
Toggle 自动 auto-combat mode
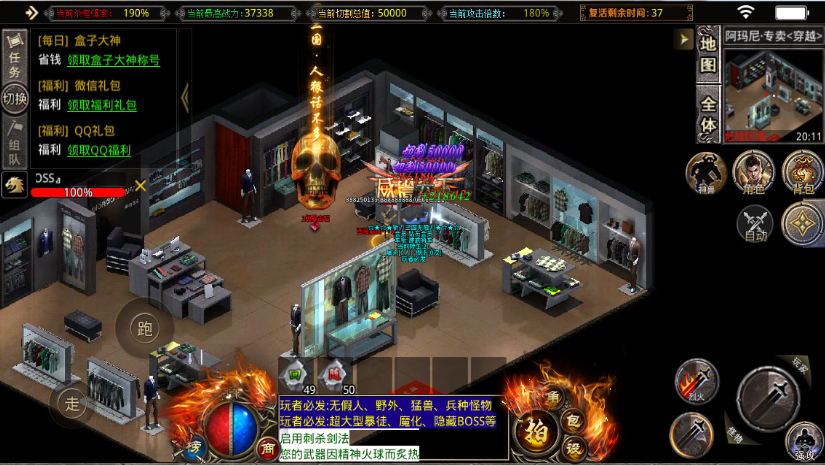click(755, 223)
